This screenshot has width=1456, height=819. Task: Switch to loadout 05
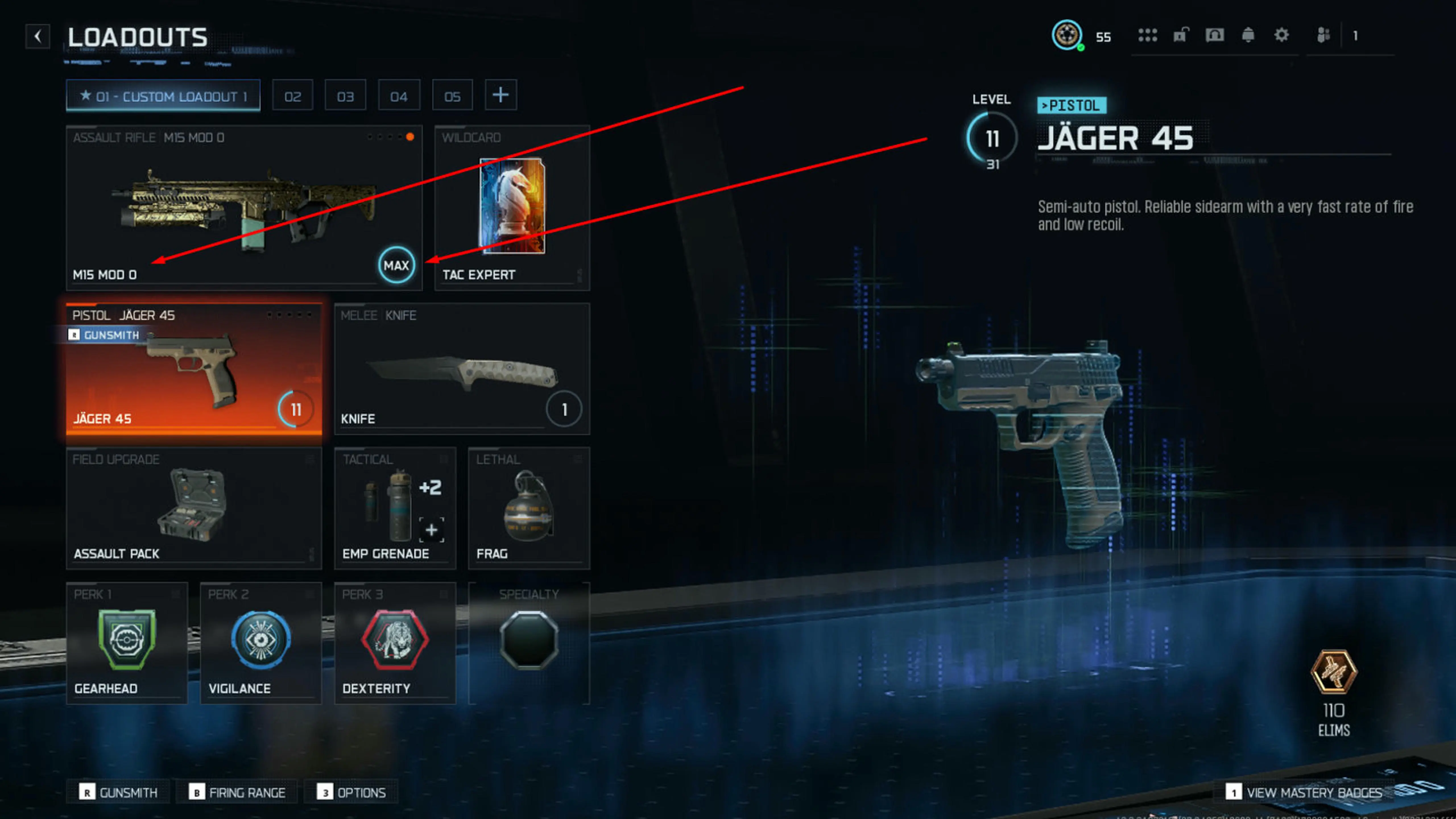452,96
